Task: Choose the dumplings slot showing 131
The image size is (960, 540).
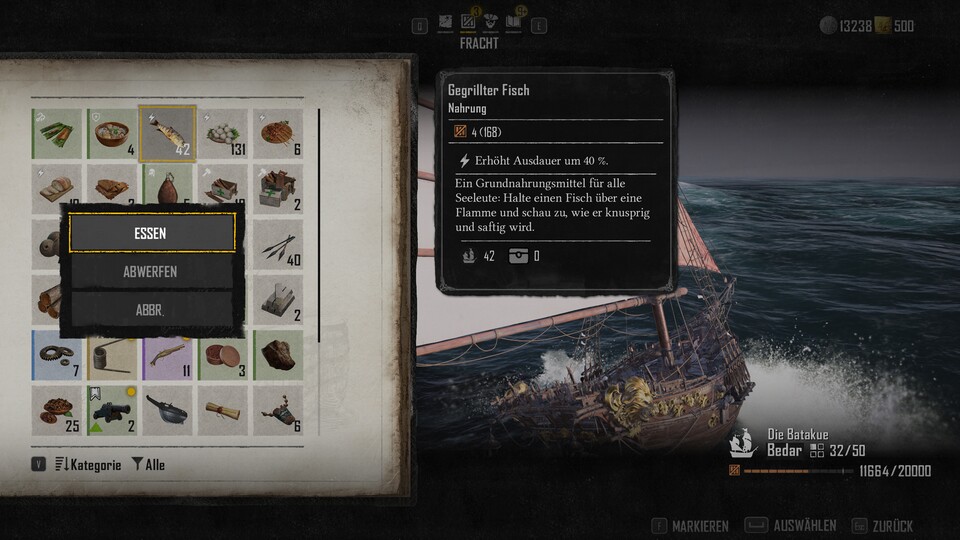Action: click(222, 134)
